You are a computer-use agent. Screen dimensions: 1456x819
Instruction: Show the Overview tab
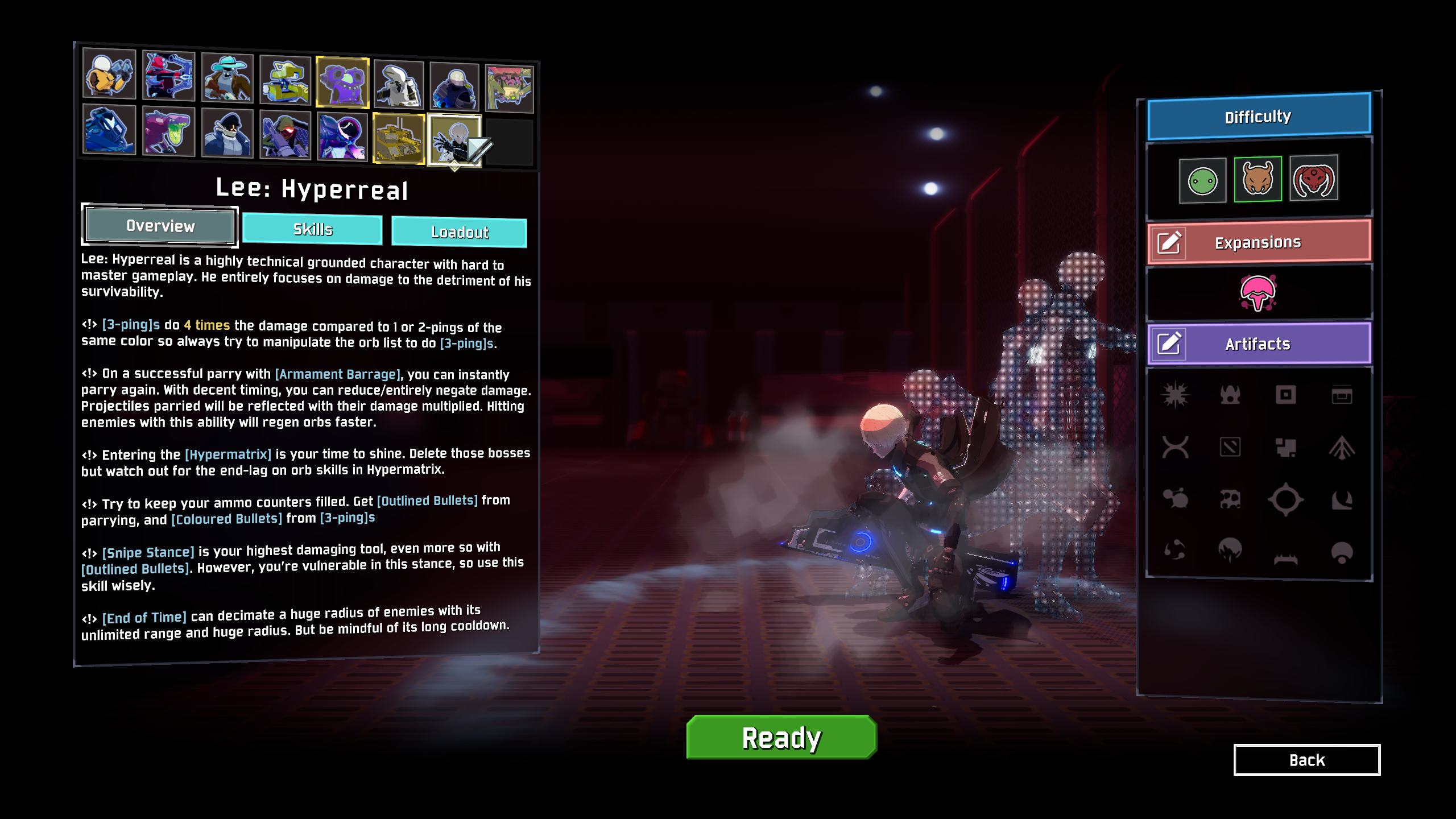(160, 226)
